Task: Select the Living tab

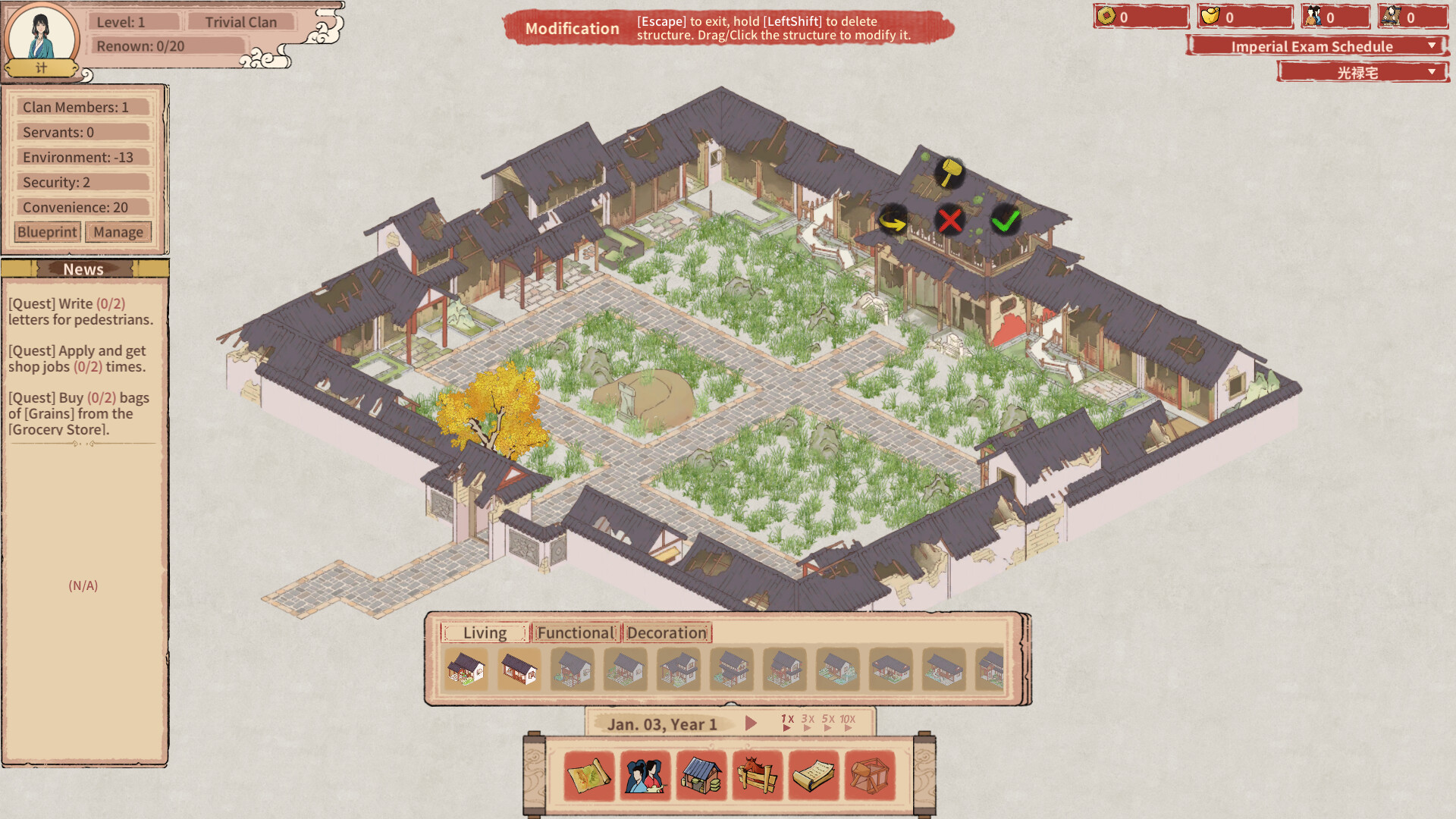Action: (485, 632)
